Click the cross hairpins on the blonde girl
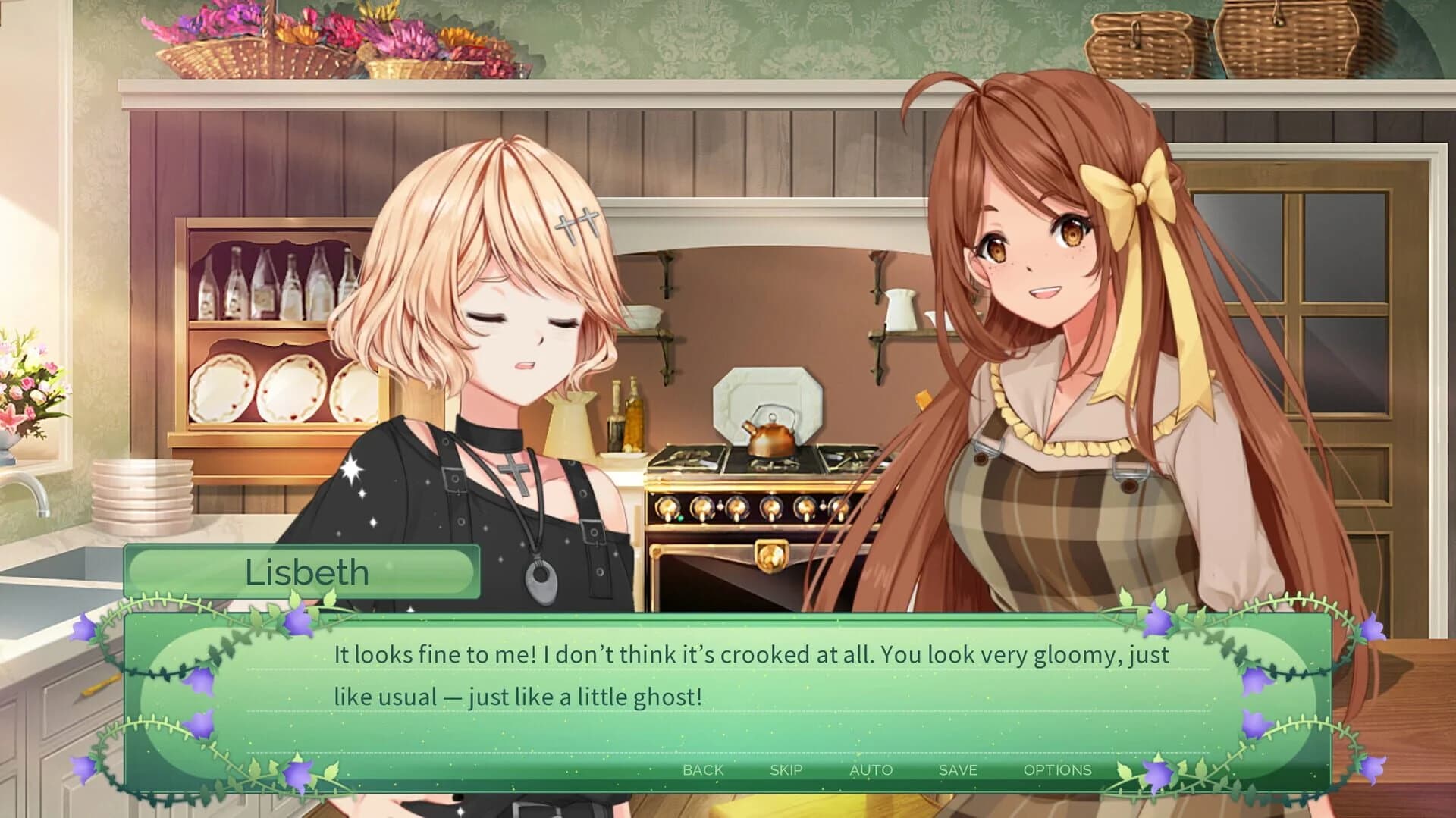The width and height of the screenshot is (1456, 818). [x=574, y=223]
